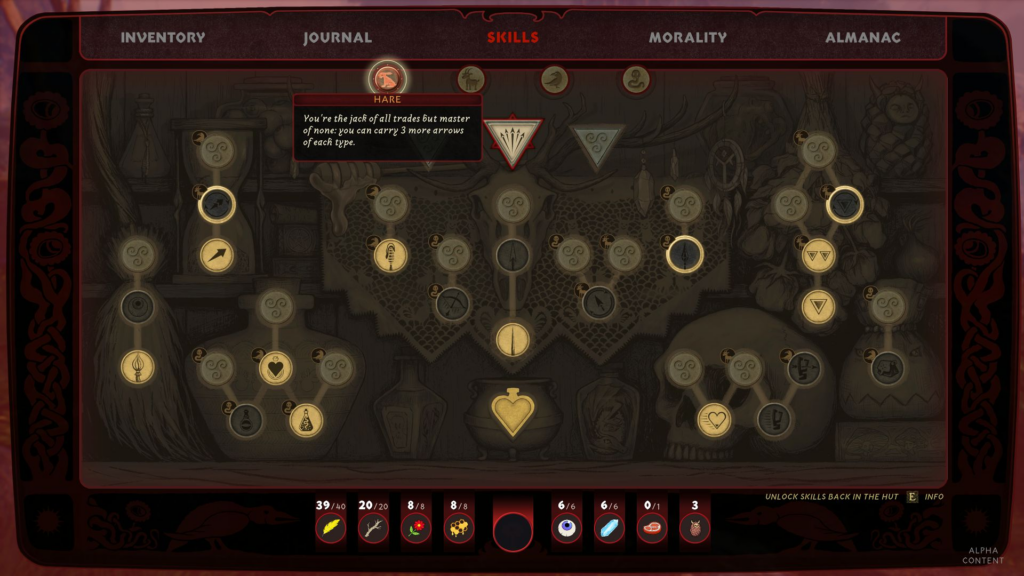
Task: Select the red Hare animal icon
Action: coord(388,78)
